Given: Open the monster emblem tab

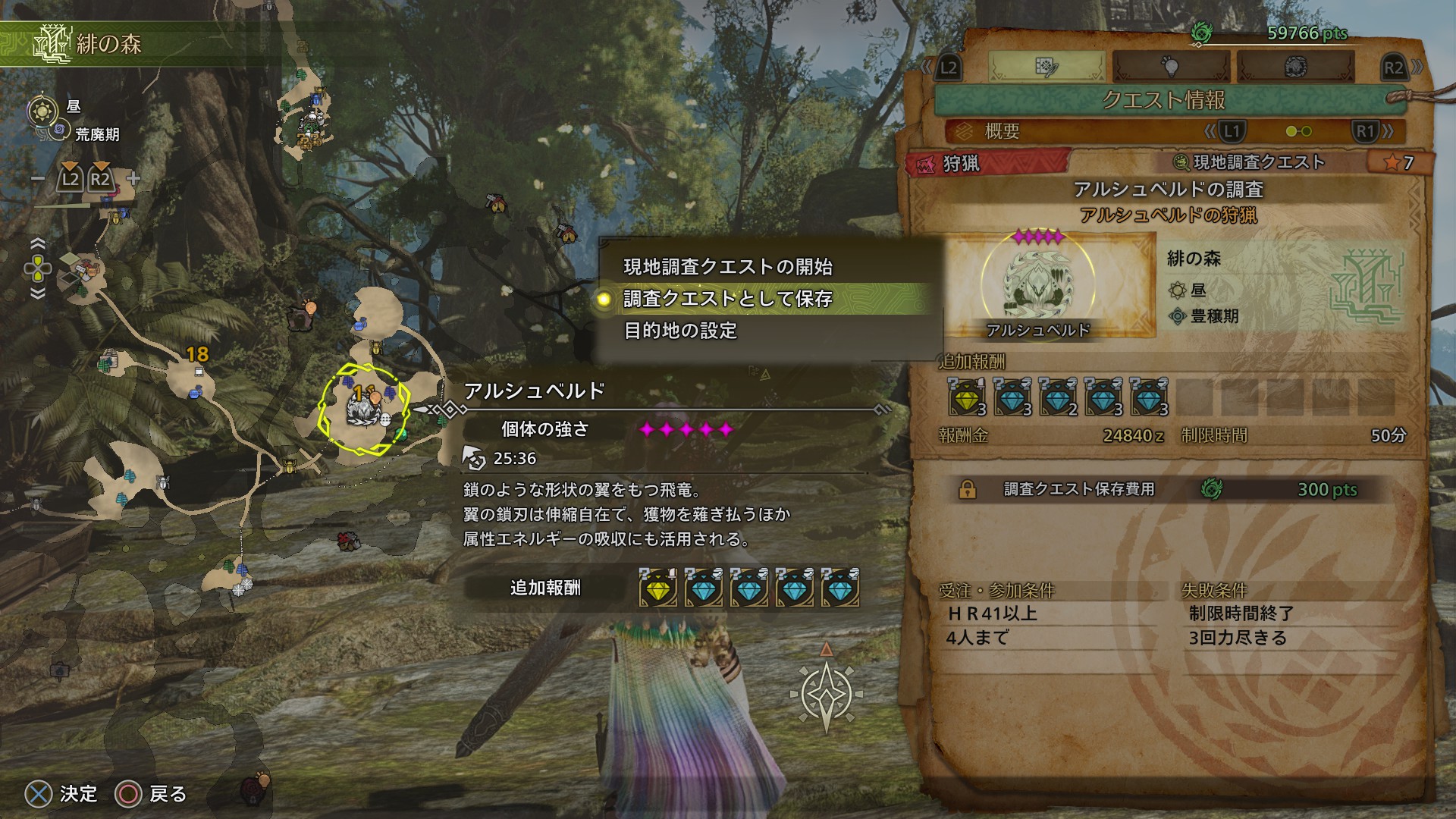Looking at the screenshot, I should point(1294,67).
